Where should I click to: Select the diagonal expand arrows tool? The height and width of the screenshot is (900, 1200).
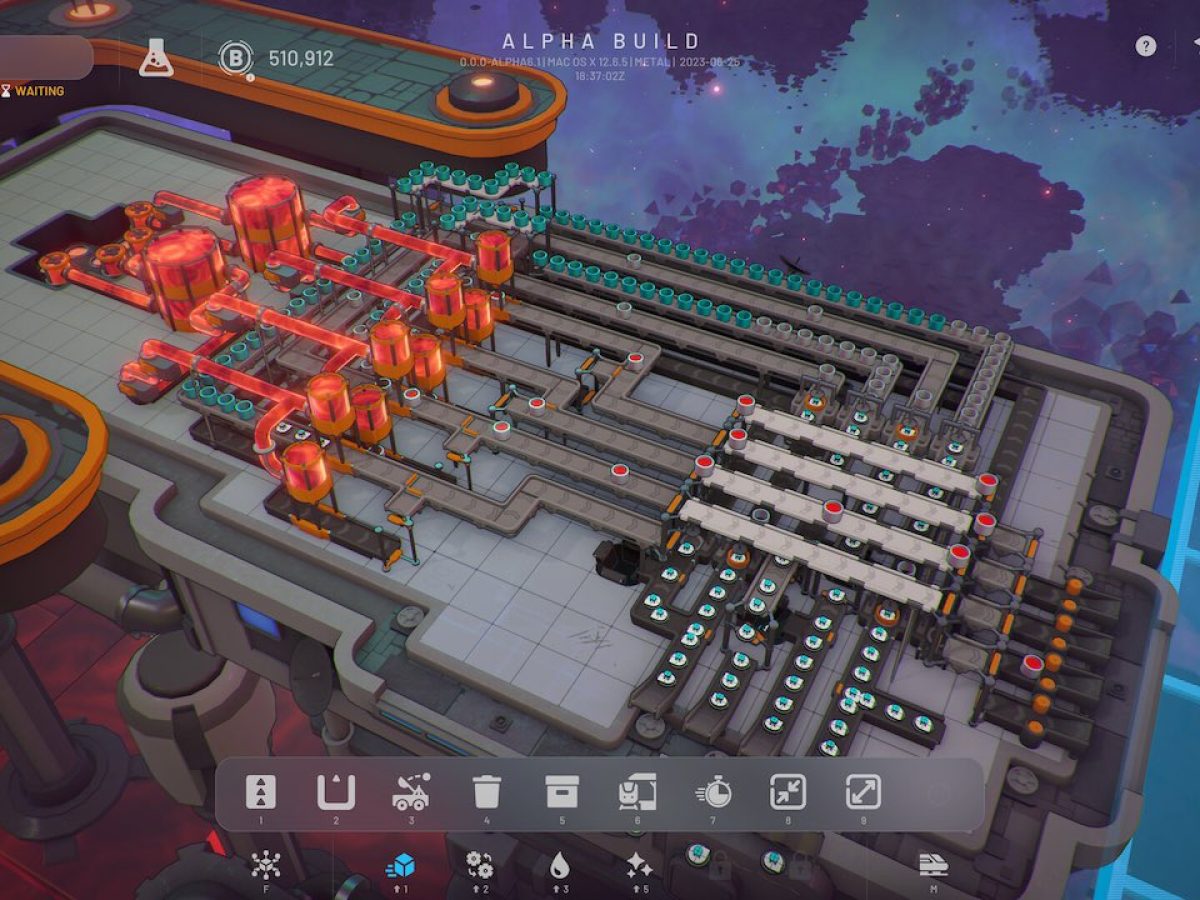pos(863,793)
